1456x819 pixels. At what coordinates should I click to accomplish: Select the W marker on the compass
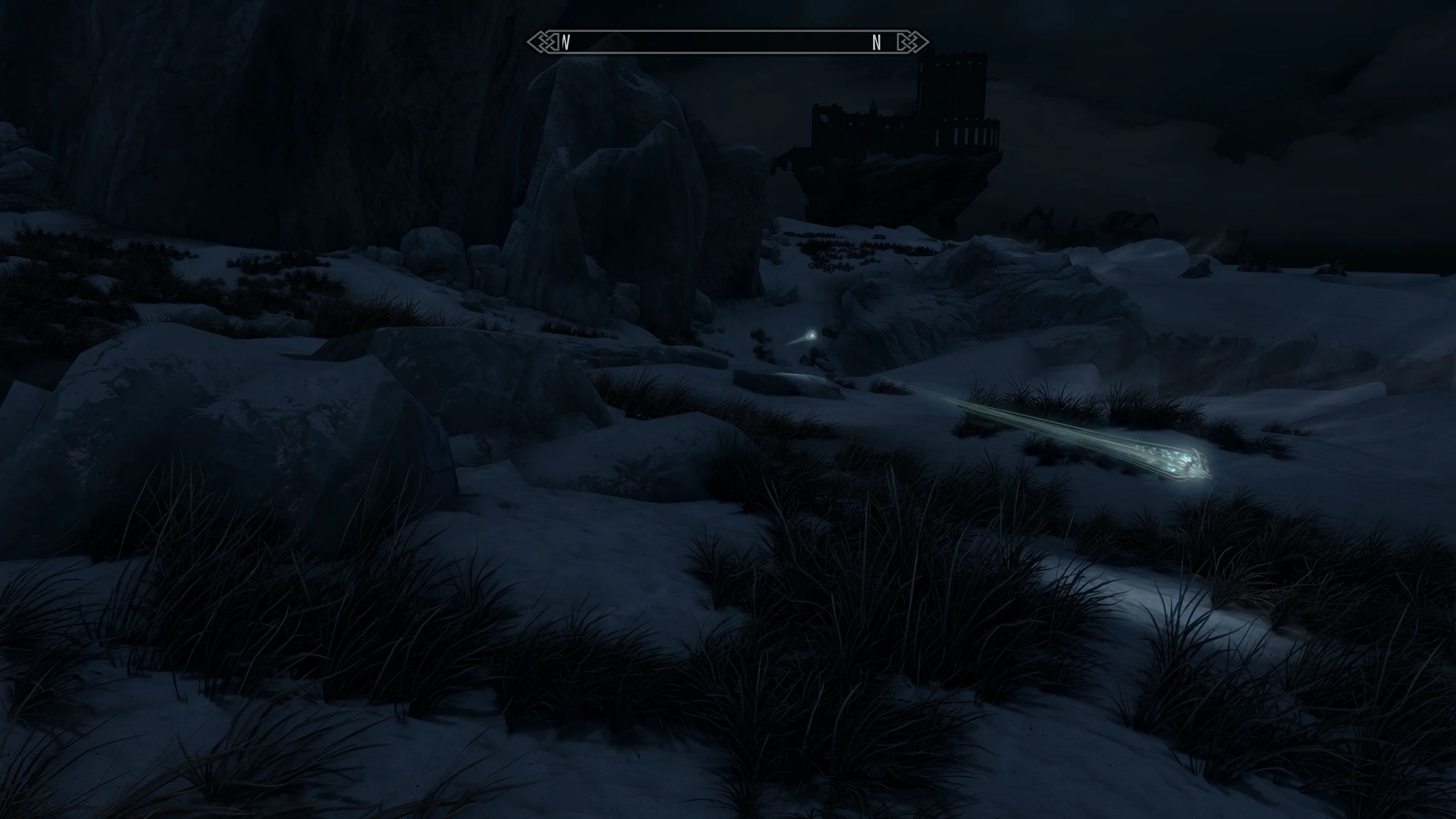click(x=565, y=42)
